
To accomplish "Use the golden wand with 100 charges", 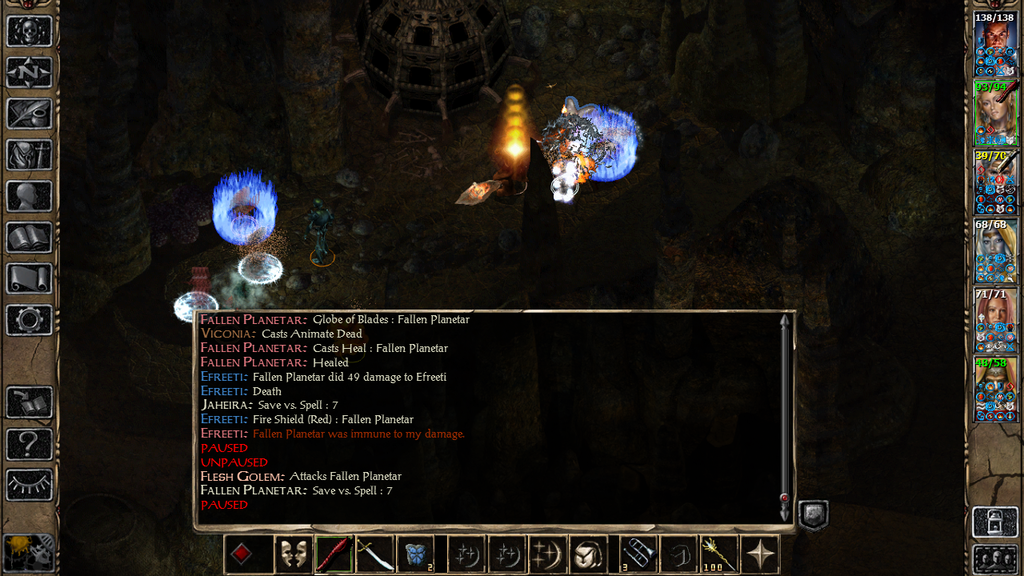I will pyautogui.click(x=716, y=554).
